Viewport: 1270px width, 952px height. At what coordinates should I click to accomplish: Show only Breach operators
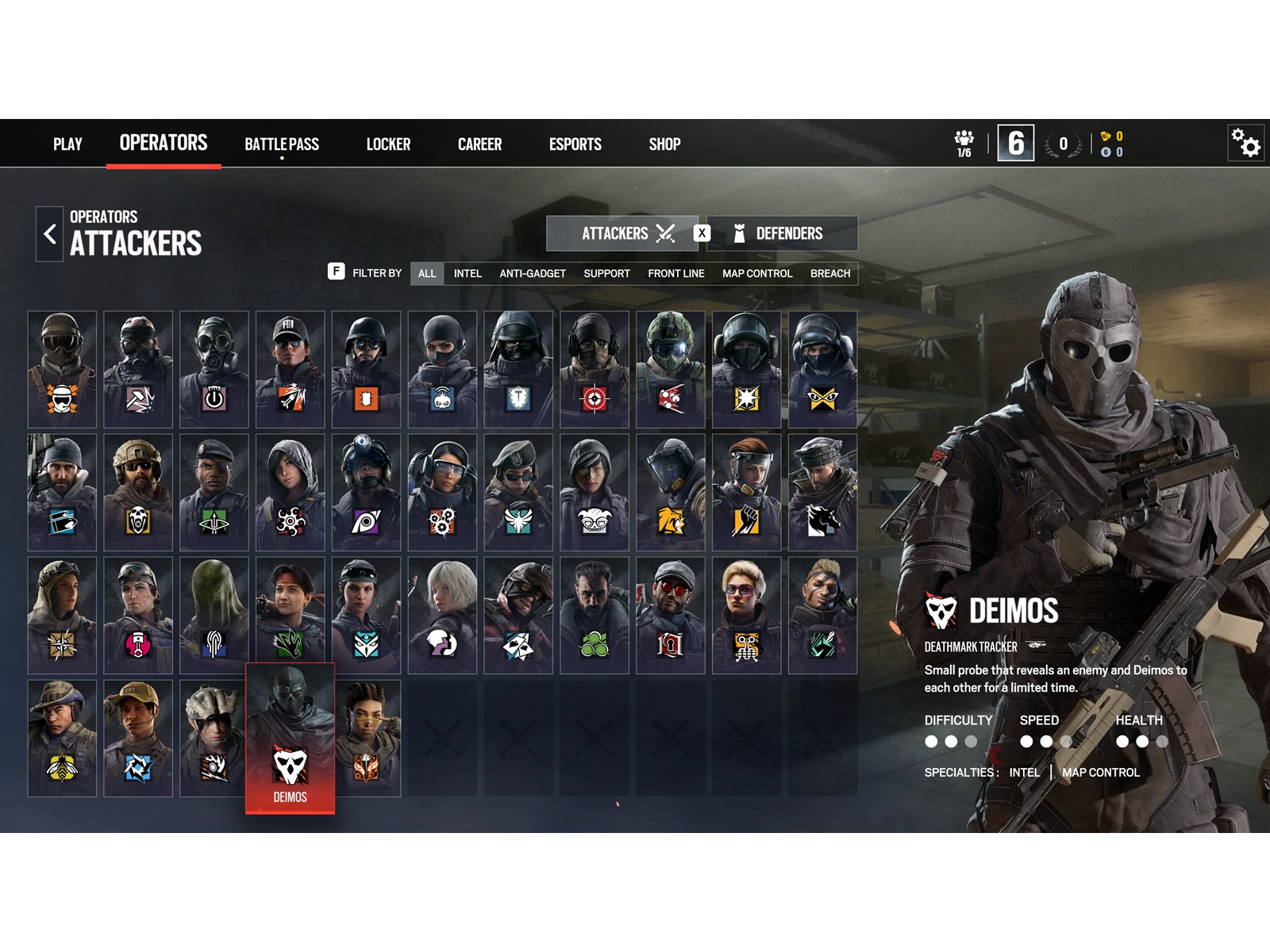830,274
